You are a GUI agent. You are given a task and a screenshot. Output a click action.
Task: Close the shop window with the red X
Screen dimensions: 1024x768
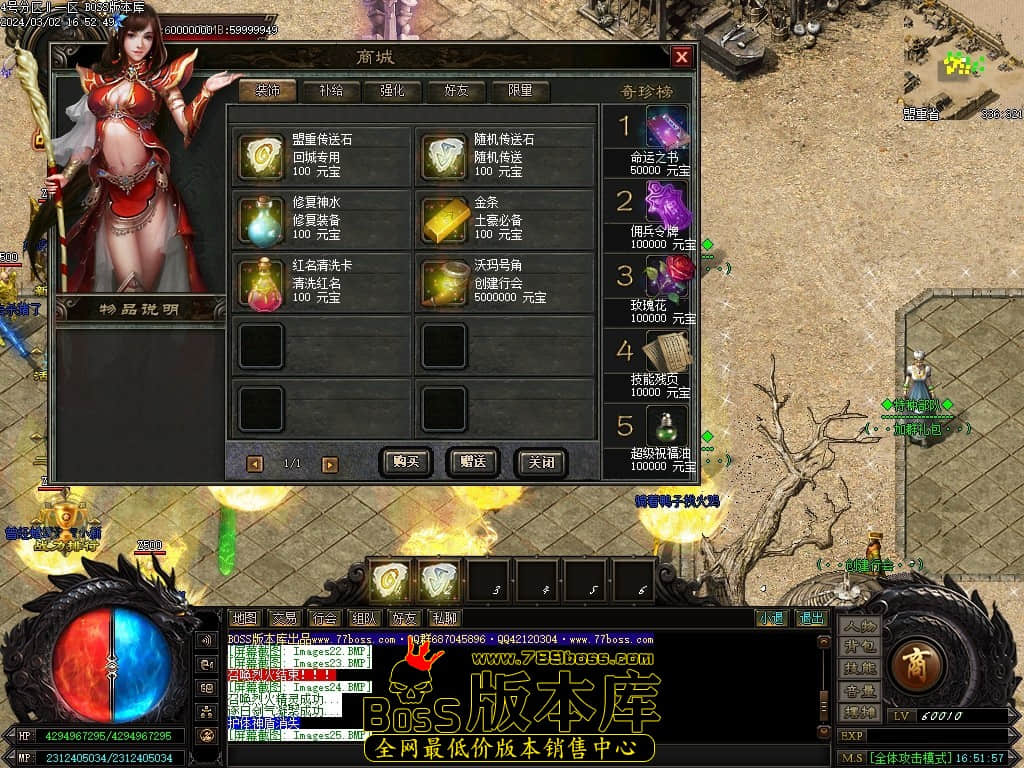[x=682, y=57]
